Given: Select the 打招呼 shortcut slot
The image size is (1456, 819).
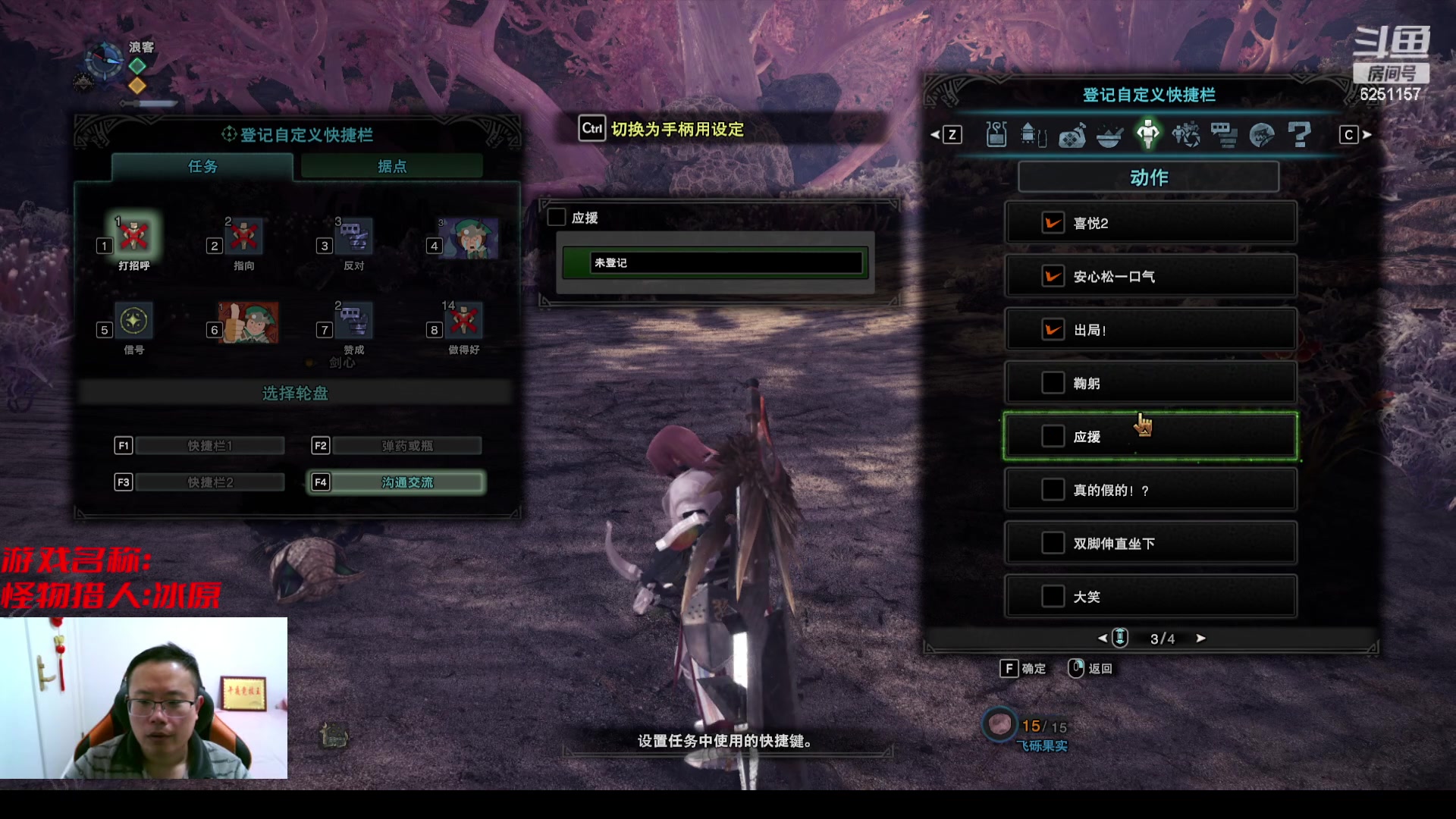Looking at the screenshot, I should tap(134, 237).
